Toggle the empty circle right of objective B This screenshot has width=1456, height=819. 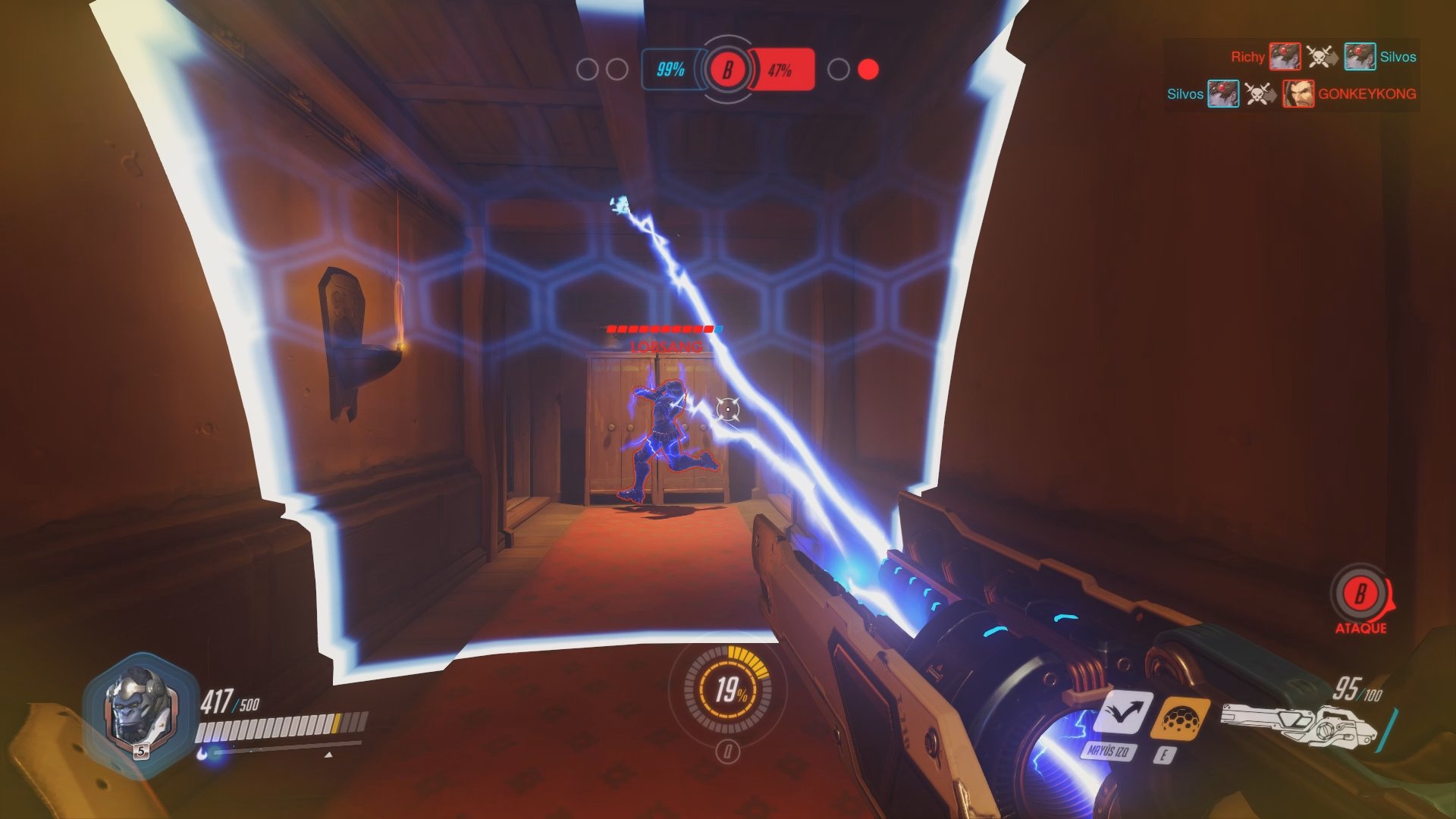tap(838, 70)
